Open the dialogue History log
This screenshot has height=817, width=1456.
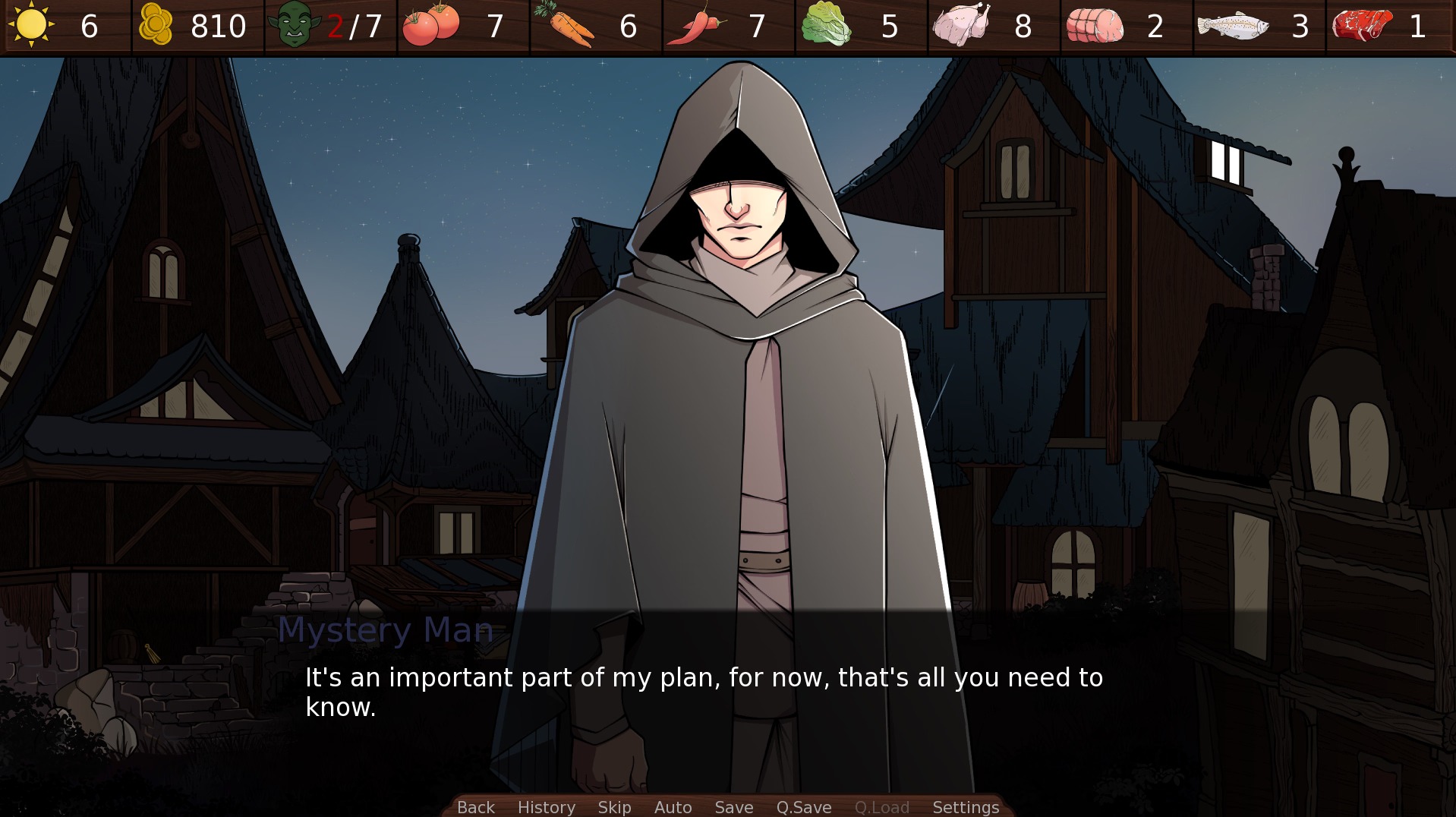point(546,807)
